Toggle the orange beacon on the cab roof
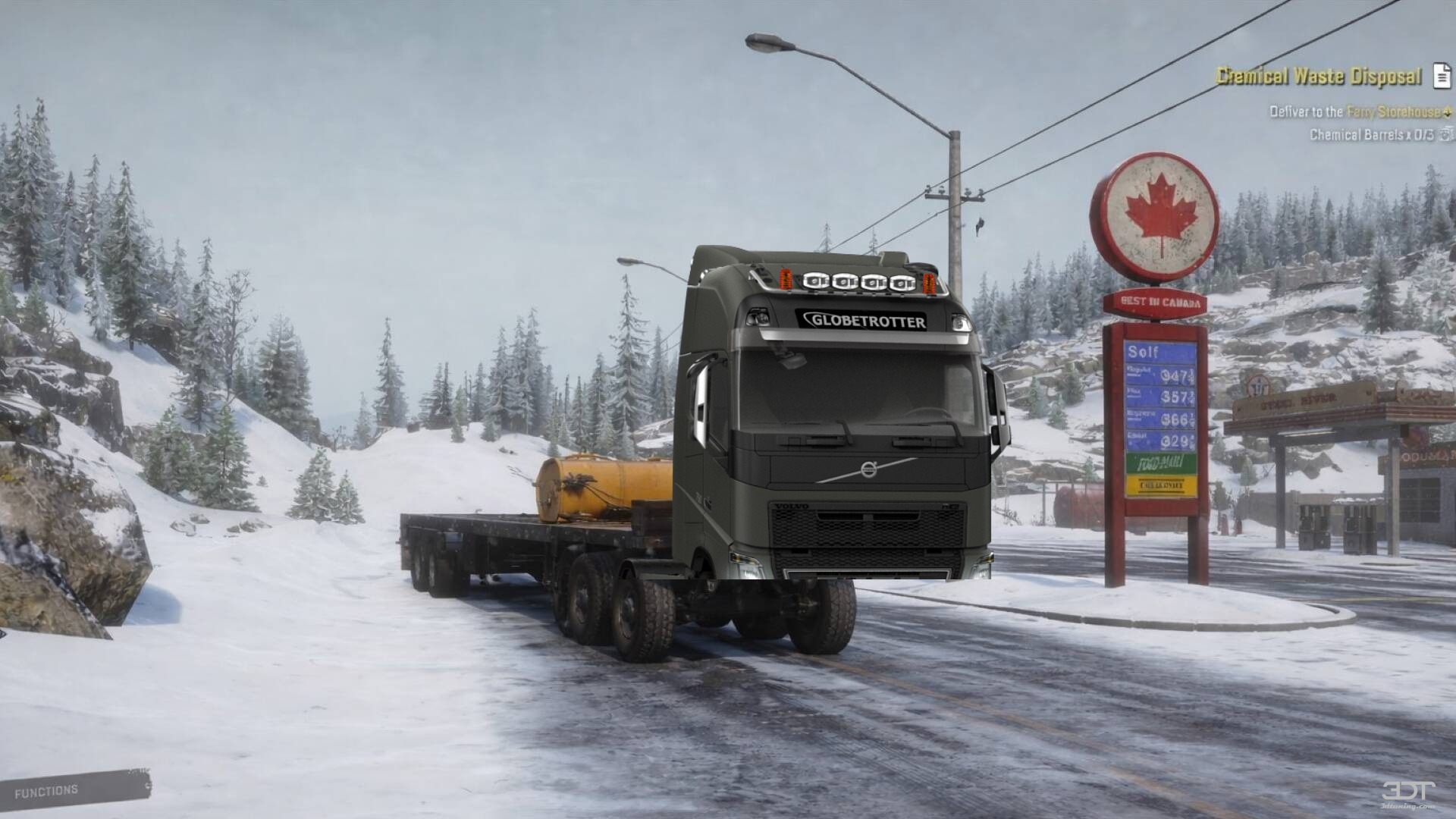This screenshot has width=1456, height=819. (x=786, y=280)
